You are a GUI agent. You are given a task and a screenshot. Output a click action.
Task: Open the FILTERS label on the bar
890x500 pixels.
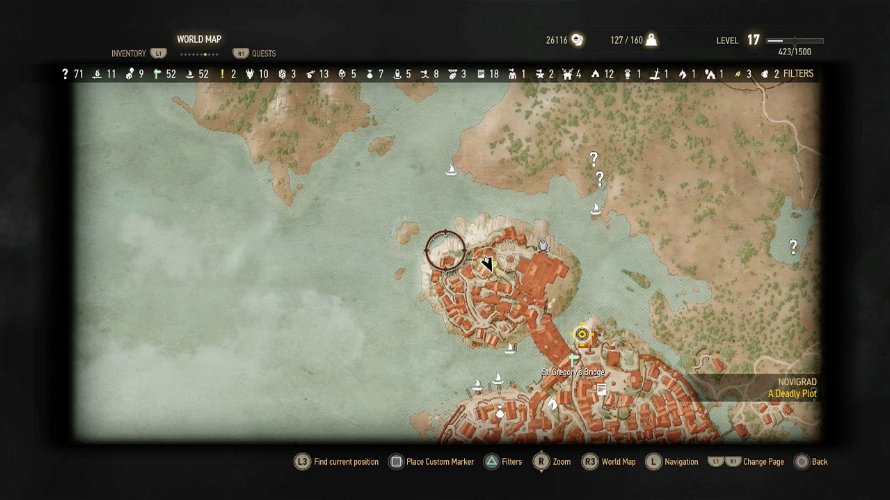click(798, 74)
